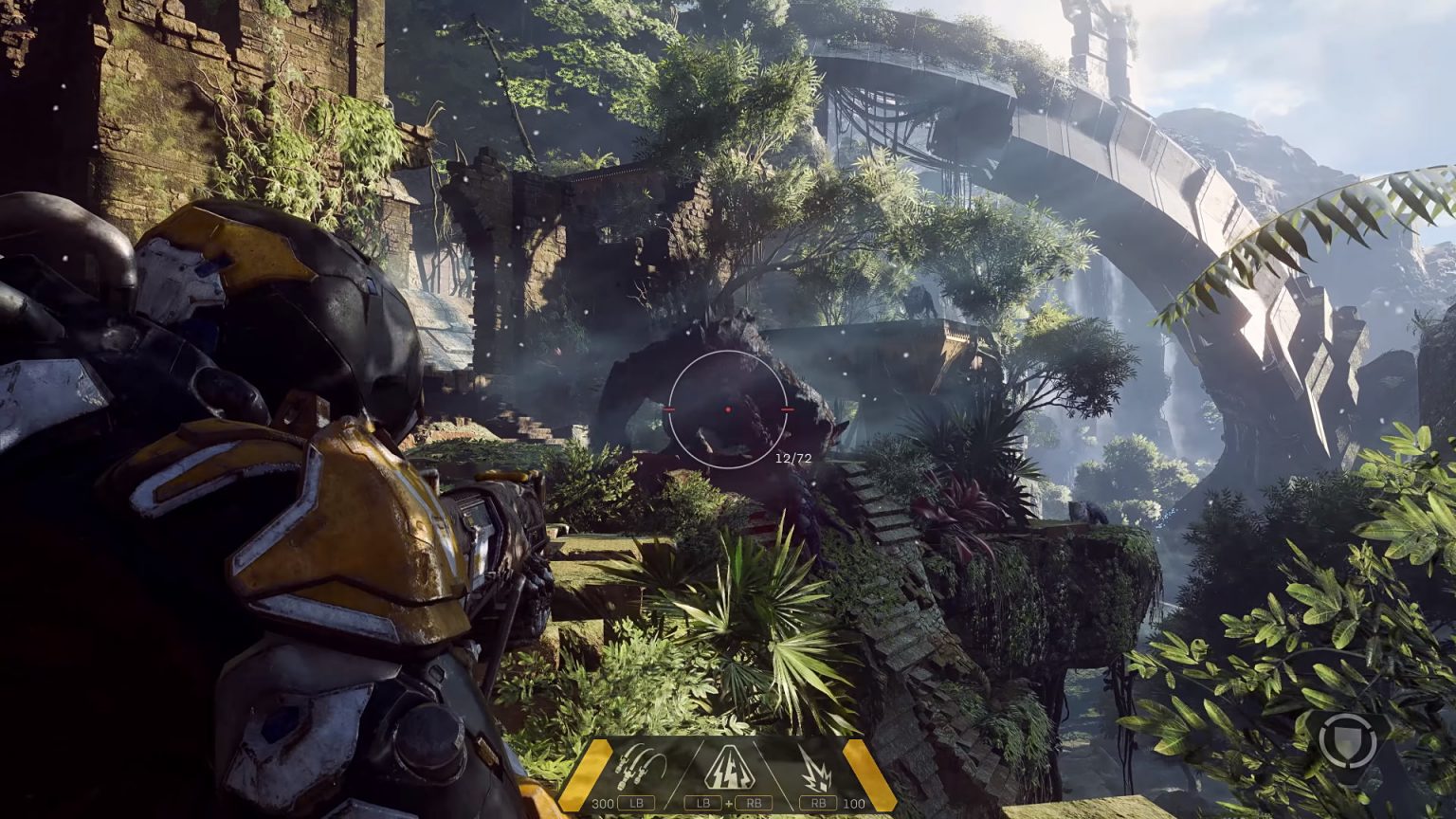Click the 100 charge counter
Image resolution: width=1456 pixels, height=819 pixels.
(852, 801)
